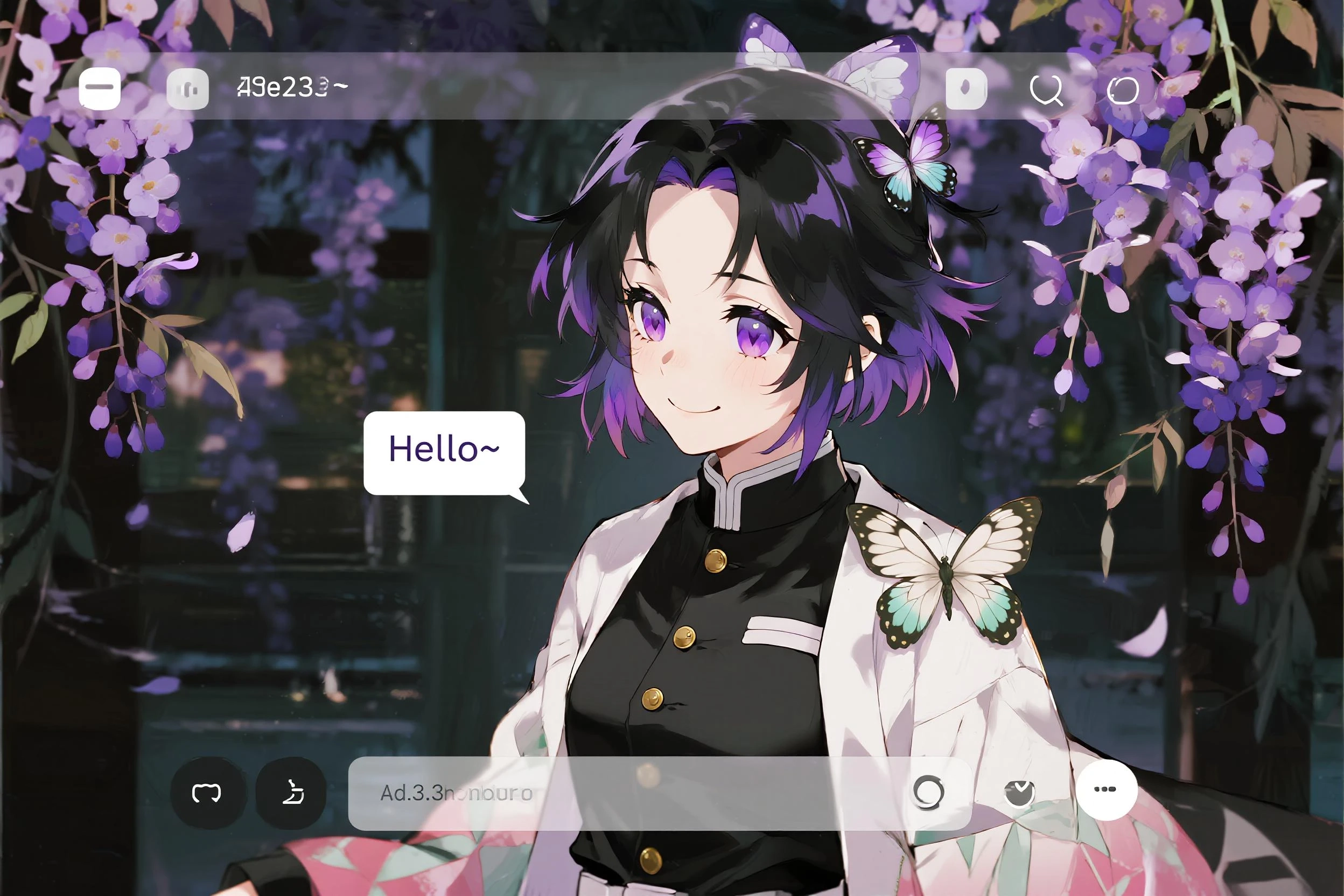Open the white three-dots more options button
Viewport: 1344px width, 896px height.
point(1107,789)
